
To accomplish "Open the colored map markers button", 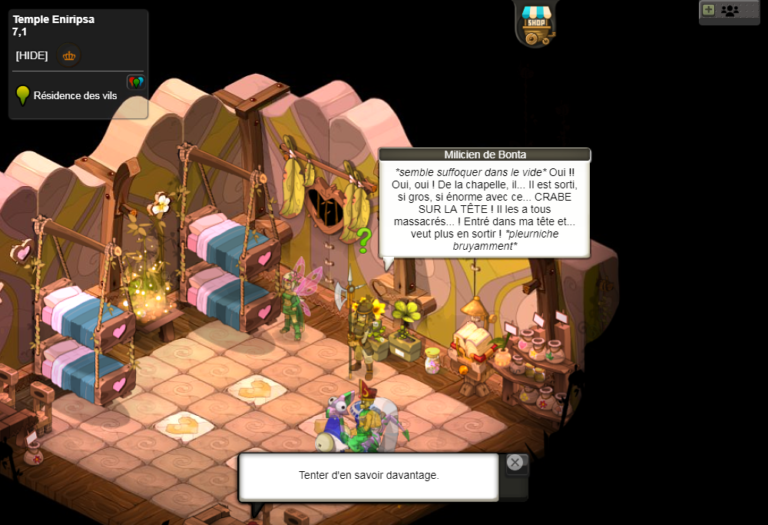I will [x=136, y=82].
